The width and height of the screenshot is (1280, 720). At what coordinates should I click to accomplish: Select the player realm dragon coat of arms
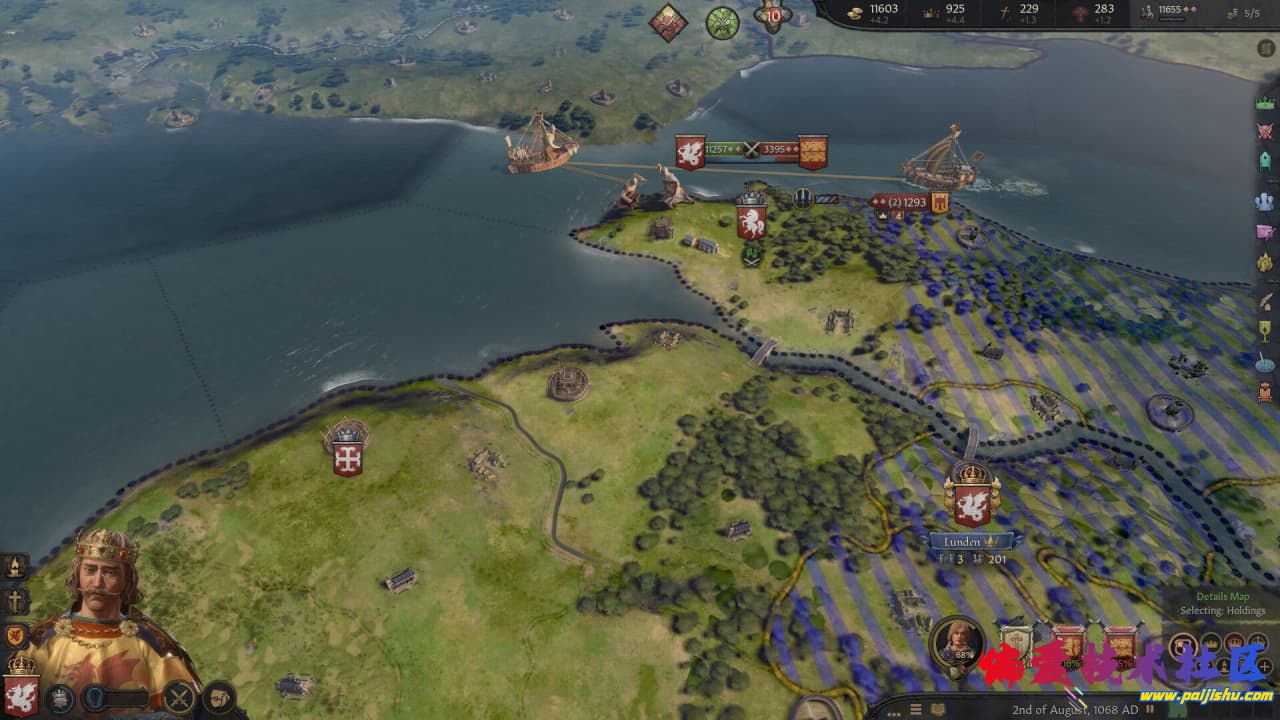tap(21, 692)
